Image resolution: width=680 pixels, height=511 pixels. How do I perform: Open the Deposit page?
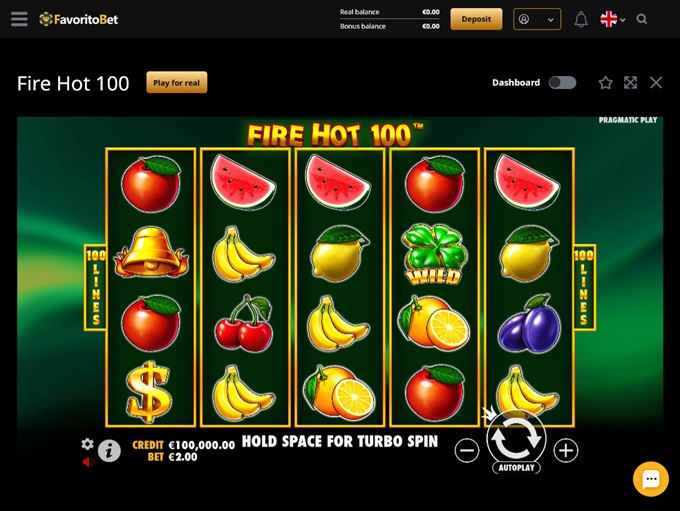tap(476, 19)
